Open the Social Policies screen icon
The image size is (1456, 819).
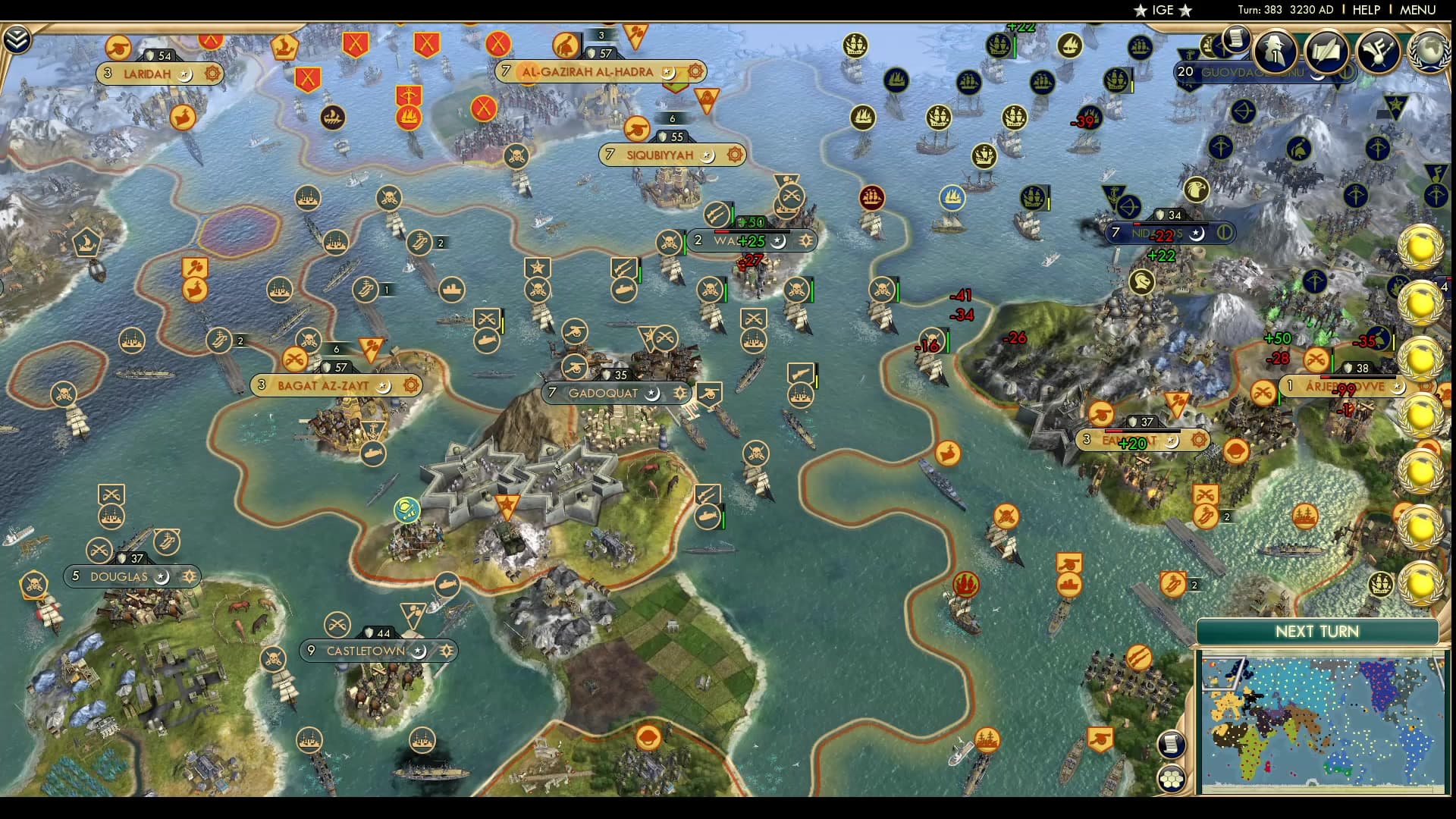point(1378,50)
